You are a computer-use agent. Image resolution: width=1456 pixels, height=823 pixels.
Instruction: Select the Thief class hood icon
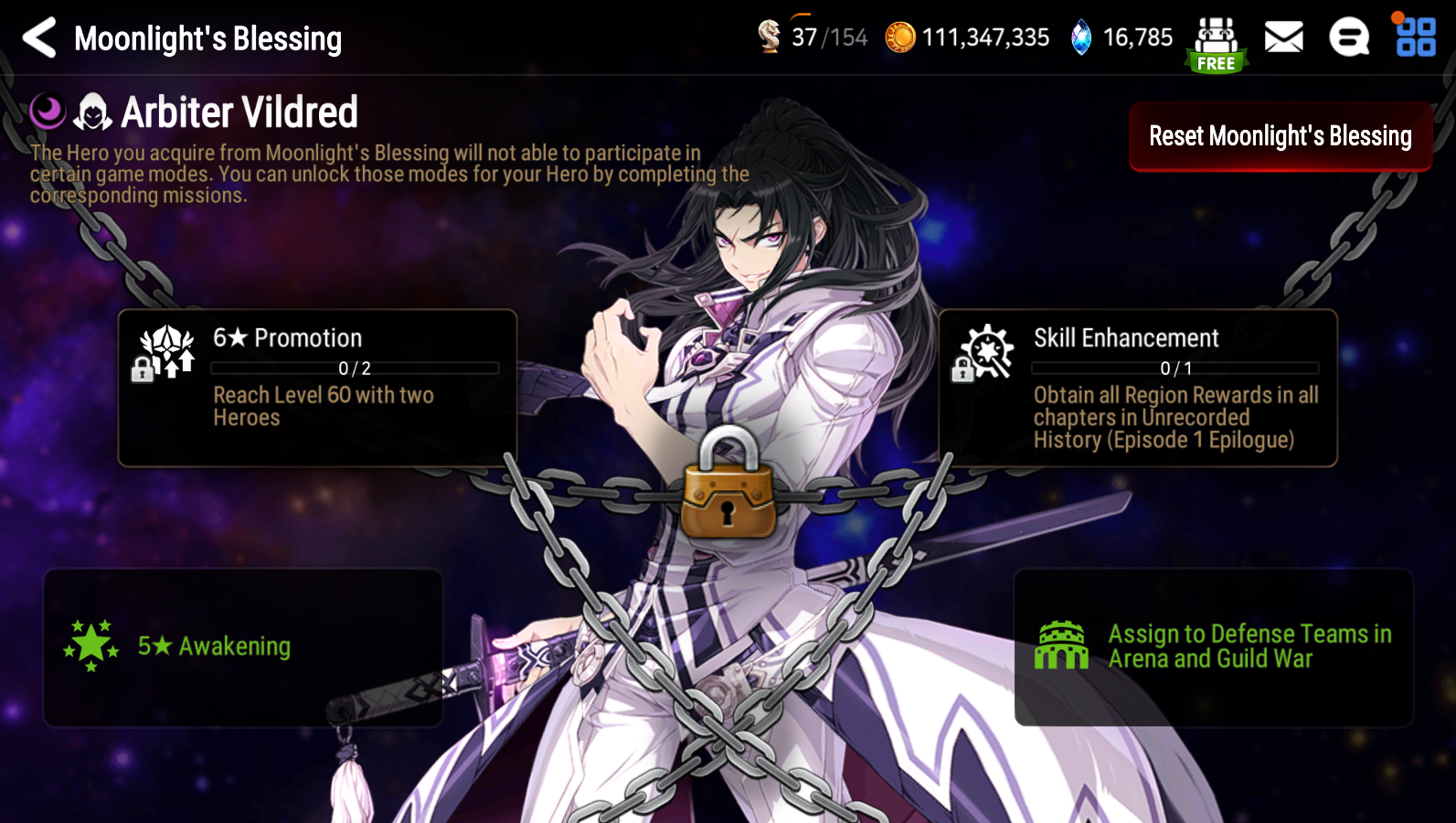pos(91,112)
